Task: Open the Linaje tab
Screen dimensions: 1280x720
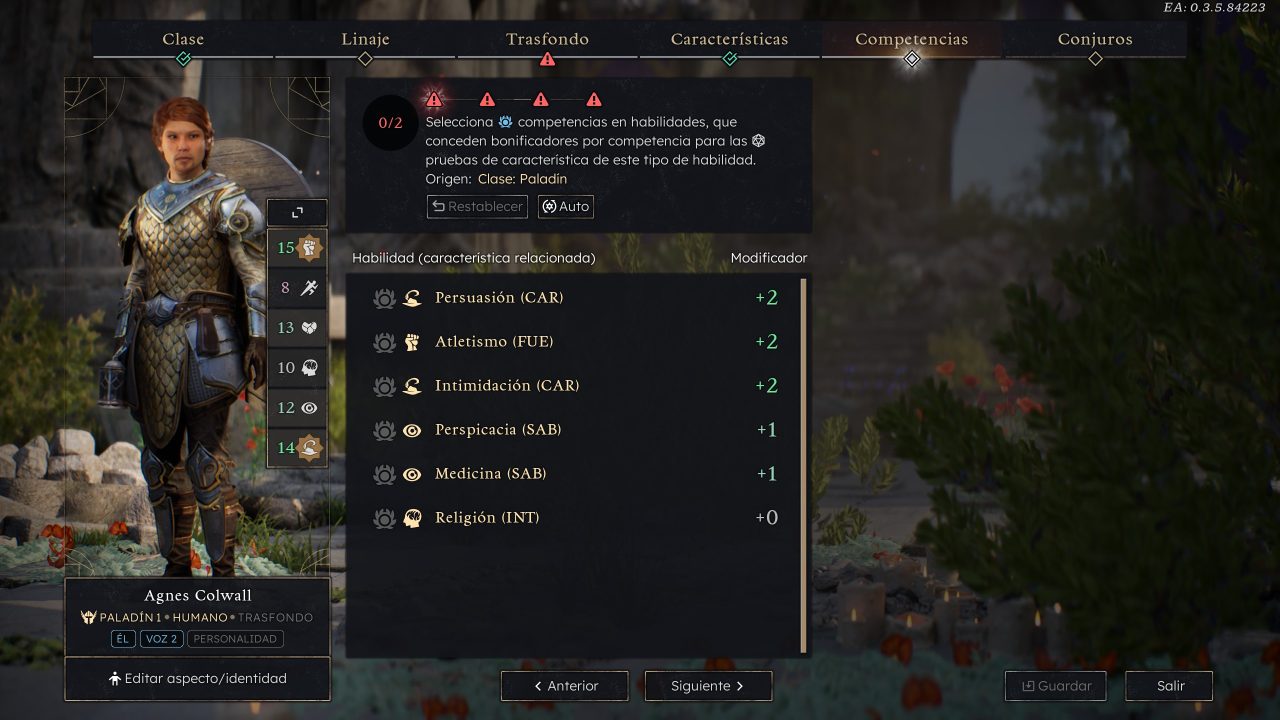Action: (x=365, y=40)
